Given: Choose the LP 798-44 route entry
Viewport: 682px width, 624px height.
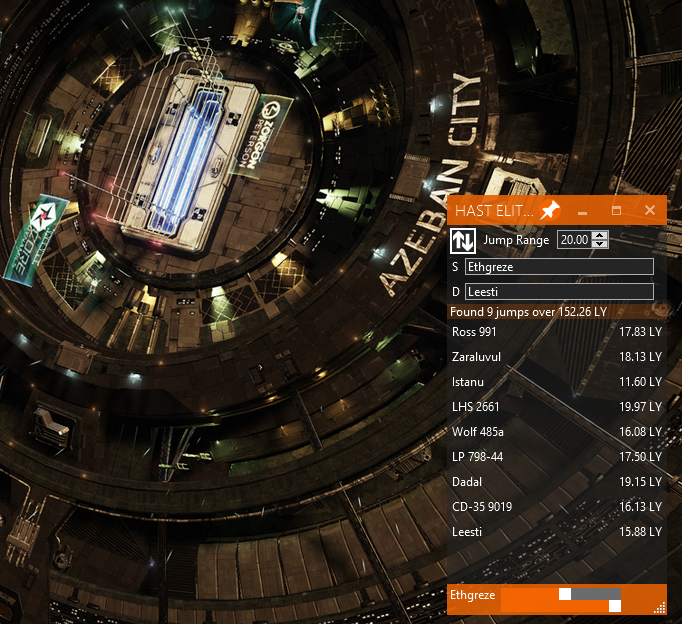Looking at the screenshot, I should tap(556, 457).
